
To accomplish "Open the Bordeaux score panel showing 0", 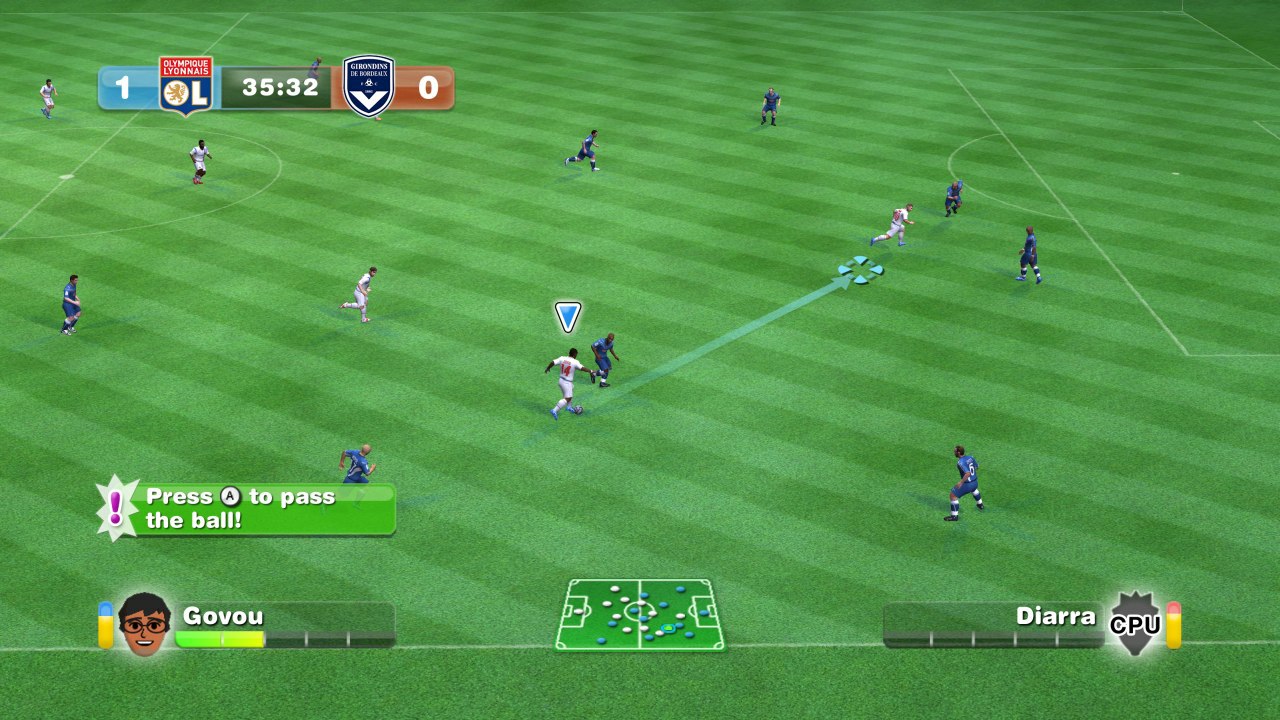I will click(426, 87).
